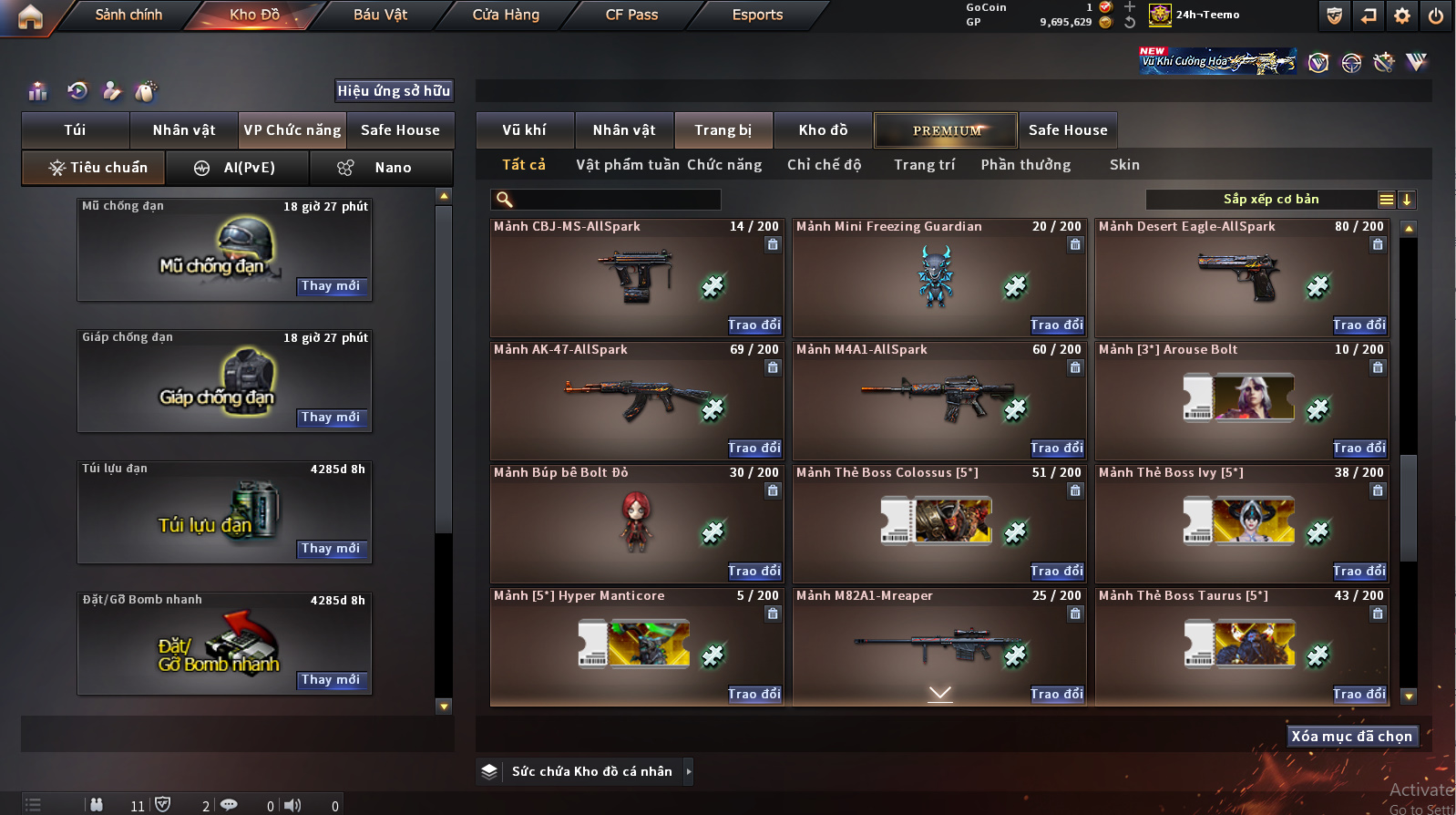This screenshot has height=815, width=1456.
Task: Click the power exit icon
Action: click(1435, 15)
